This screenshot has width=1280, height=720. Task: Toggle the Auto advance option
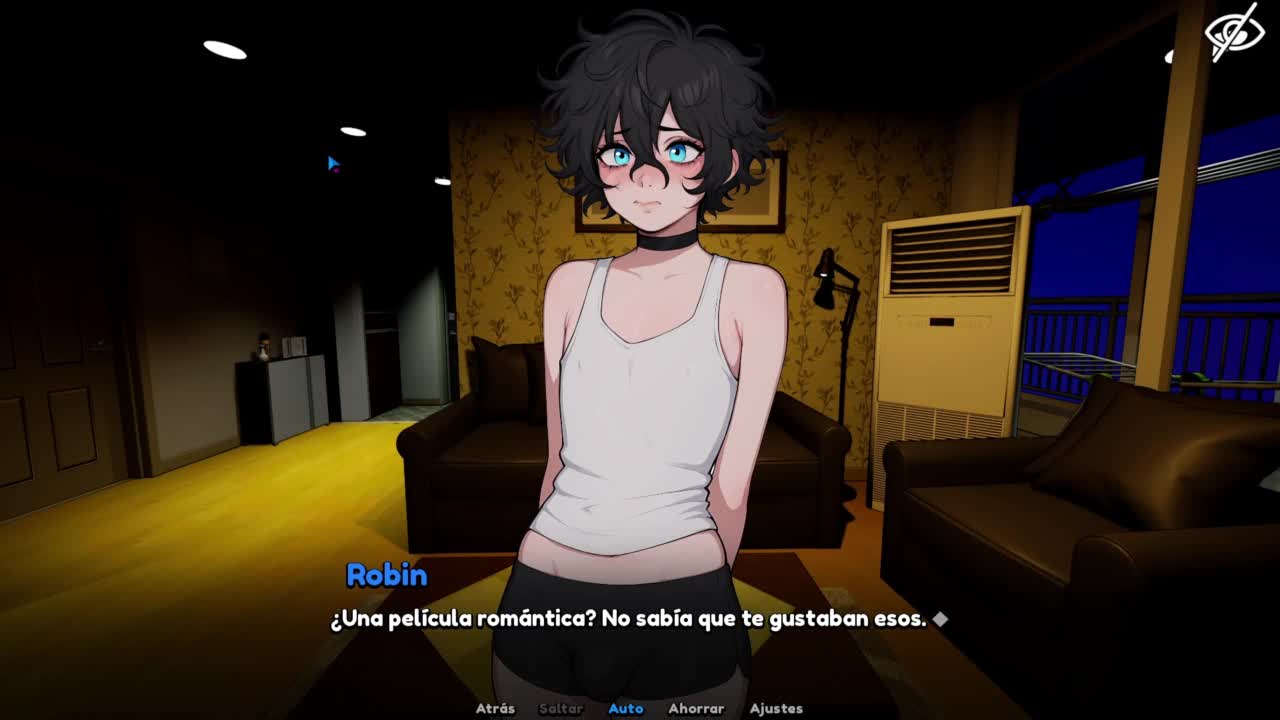click(x=626, y=708)
